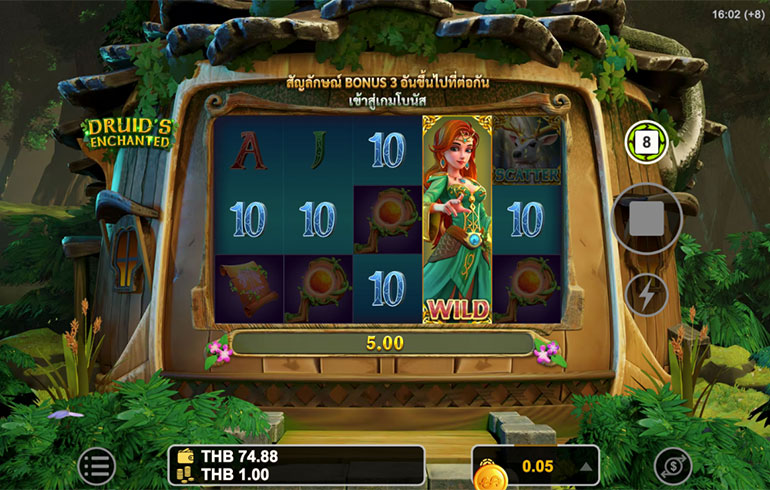Click the autoplay counter showing 8
This screenshot has width=770, height=490.
coord(644,143)
